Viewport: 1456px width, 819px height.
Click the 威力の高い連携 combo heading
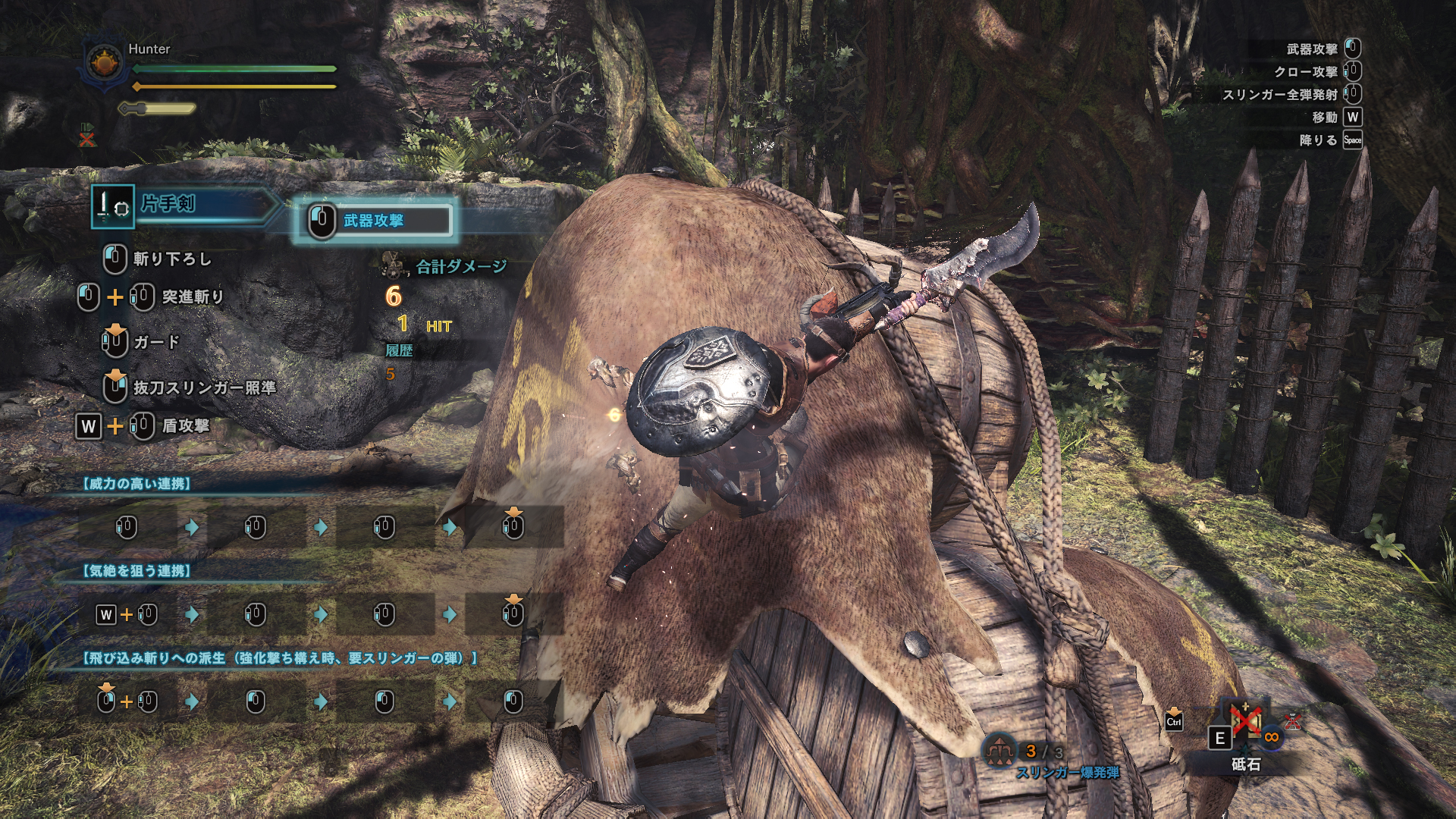tap(136, 483)
